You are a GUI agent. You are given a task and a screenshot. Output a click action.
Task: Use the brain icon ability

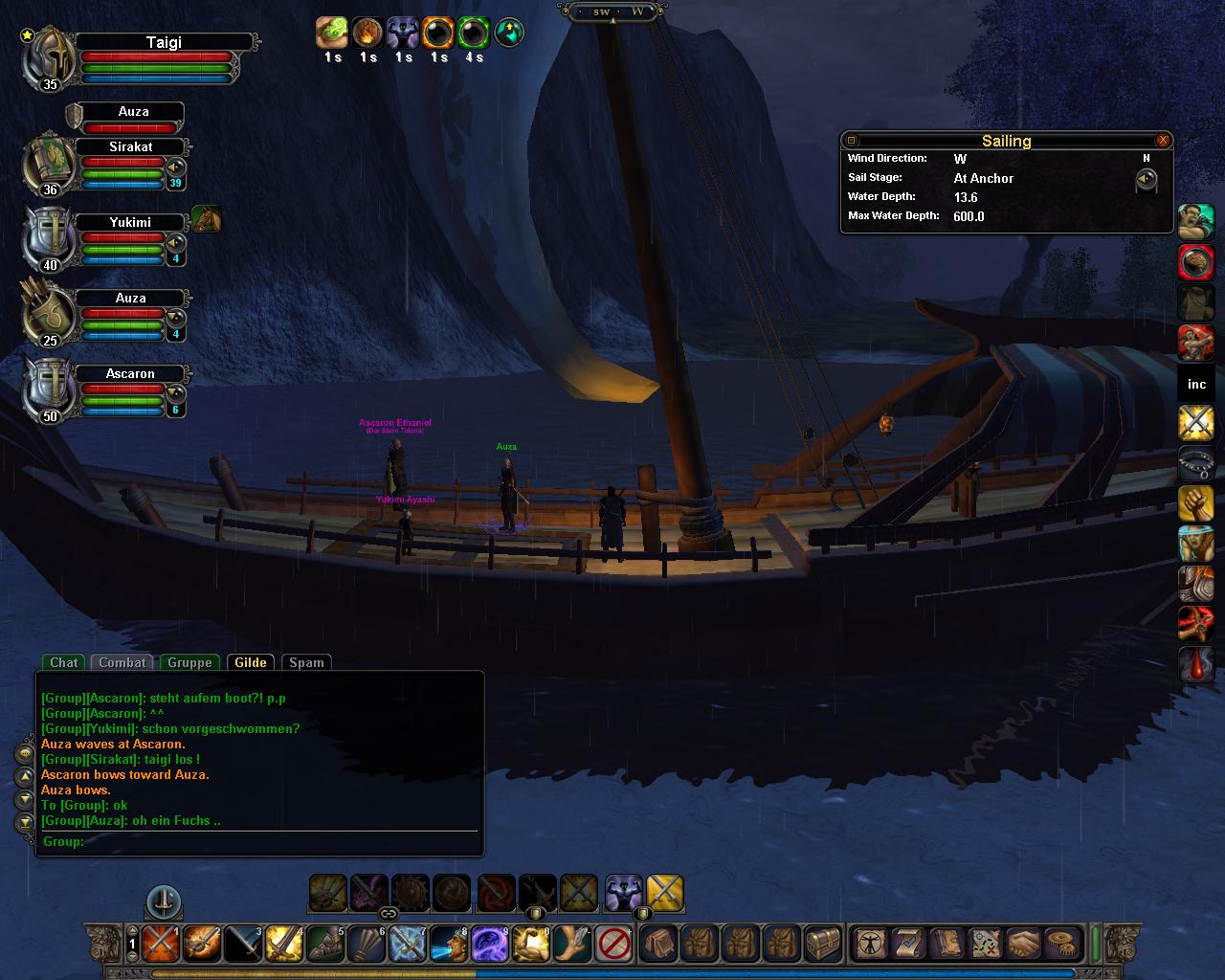click(x=1196, y=261)
